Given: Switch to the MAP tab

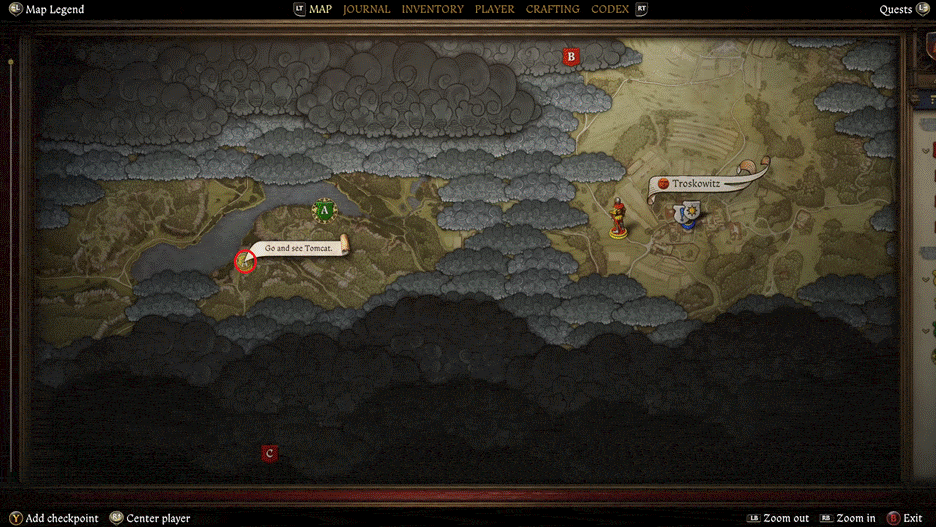Looking at the screenshot, I should click(x=320, y=9).
